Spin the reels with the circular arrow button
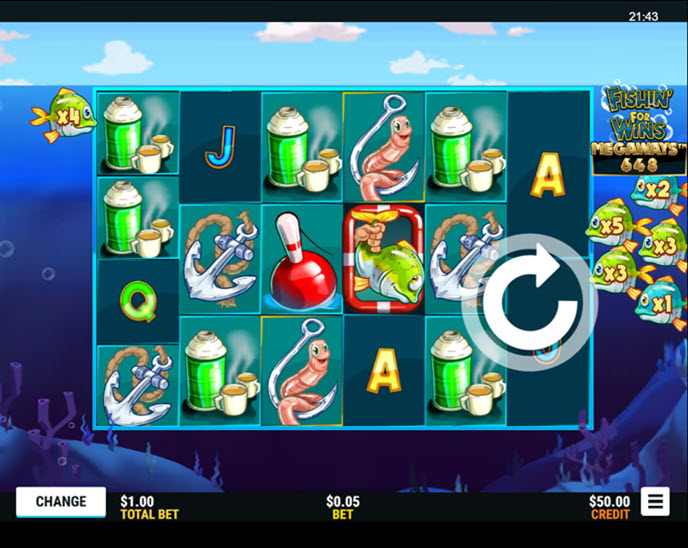Screen dimensions: 688x548 click(x=529, y=302)
